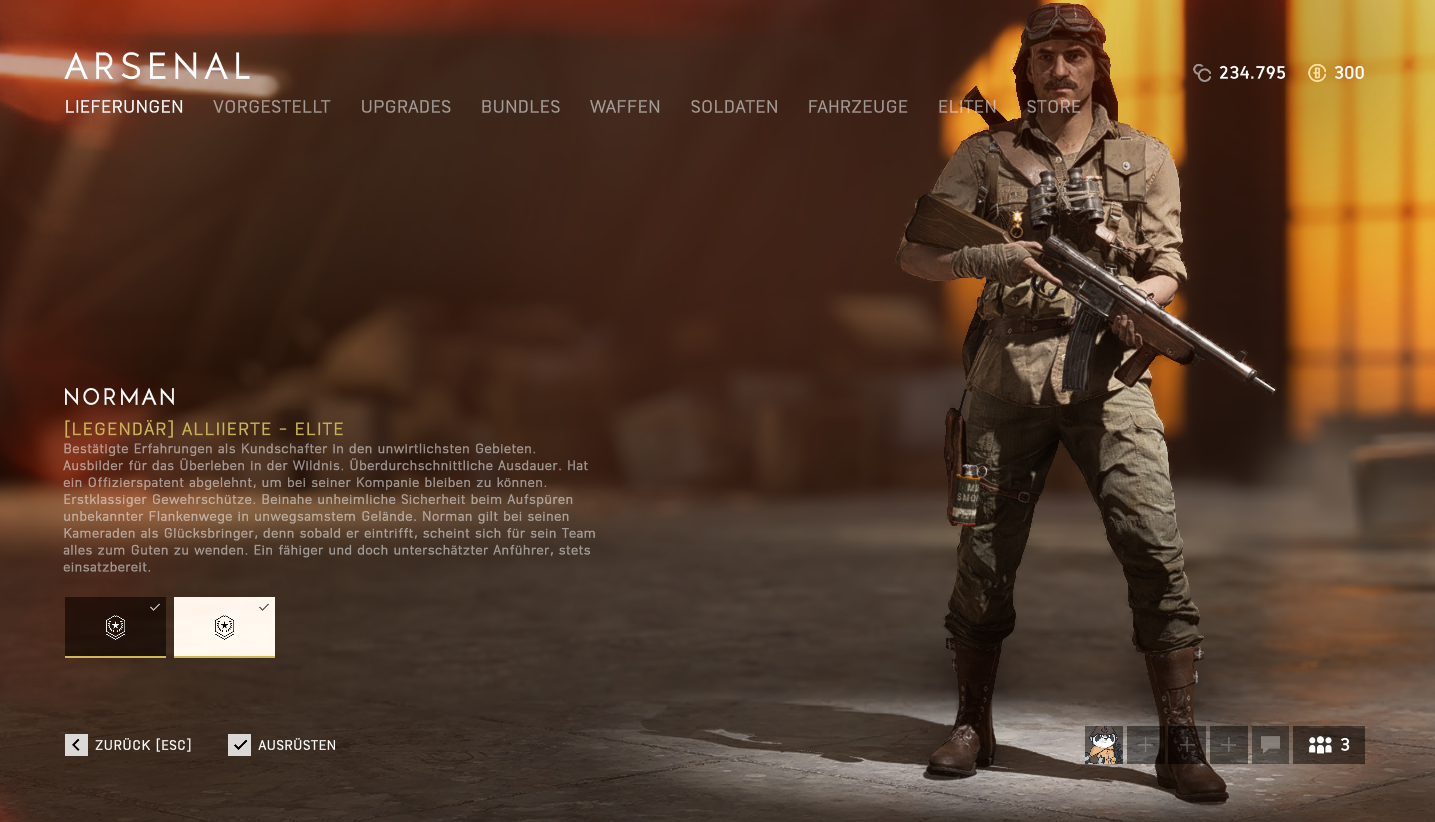Switch to the Soldaten tab
Screen dimensions: 1435x822
[734, 107]
